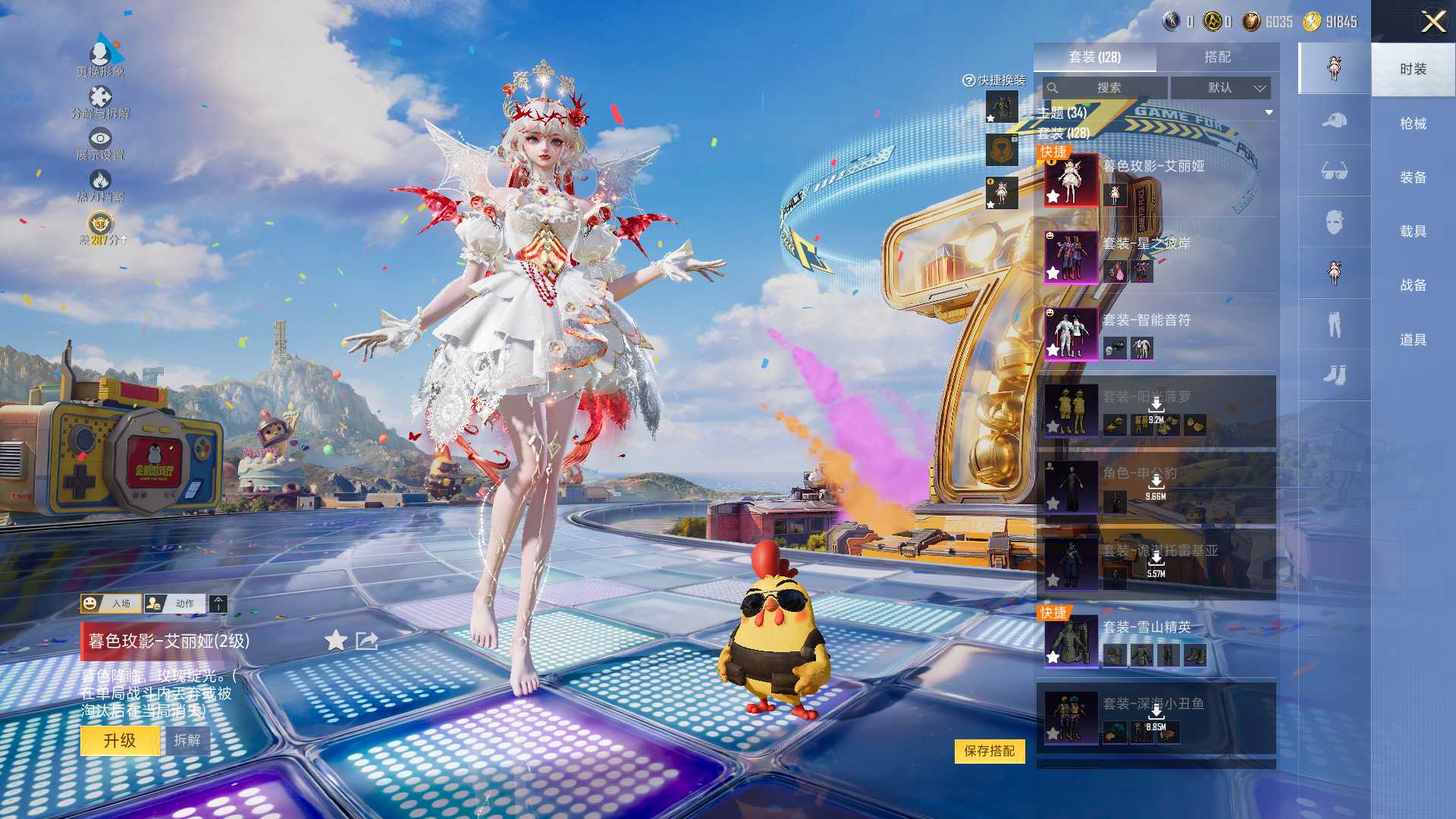Select the 套装 (128) tab
Screen dimensions: 1456x819
[x=1094, y=57]
